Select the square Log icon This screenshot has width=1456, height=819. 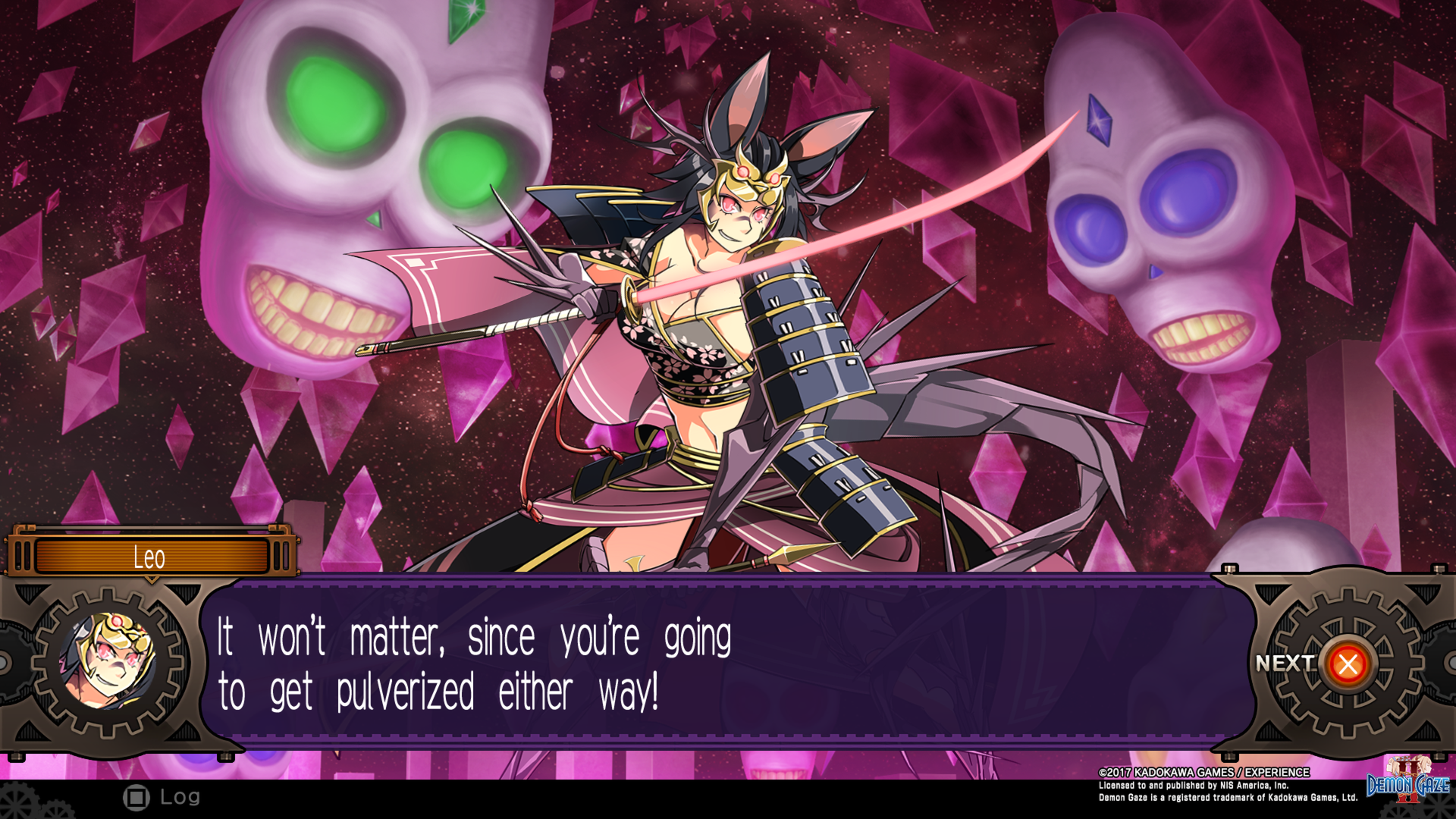tap(137, 797)
